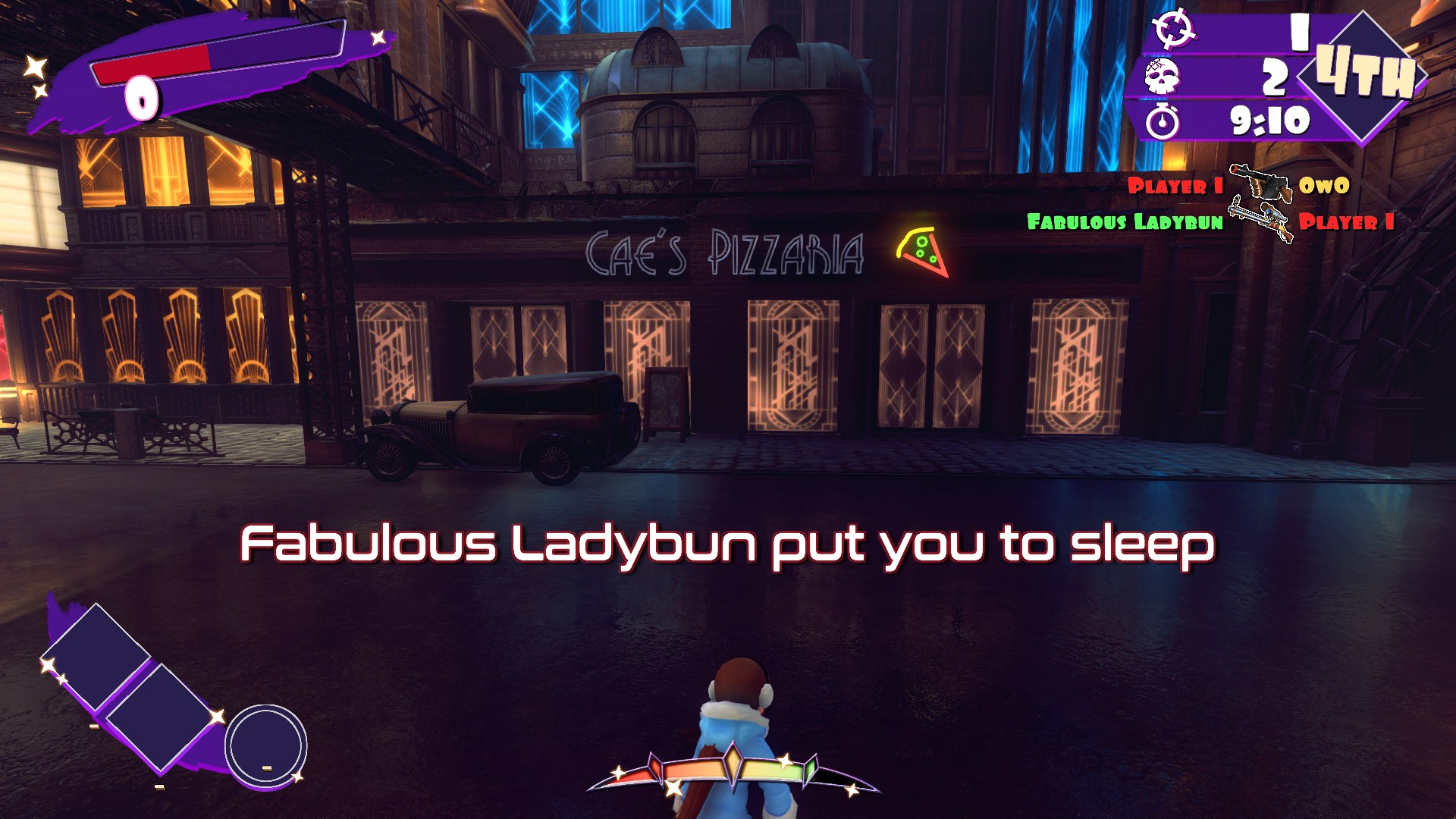Click Fabulous Ladybun in the kill feed

[x=1125, y=221]
